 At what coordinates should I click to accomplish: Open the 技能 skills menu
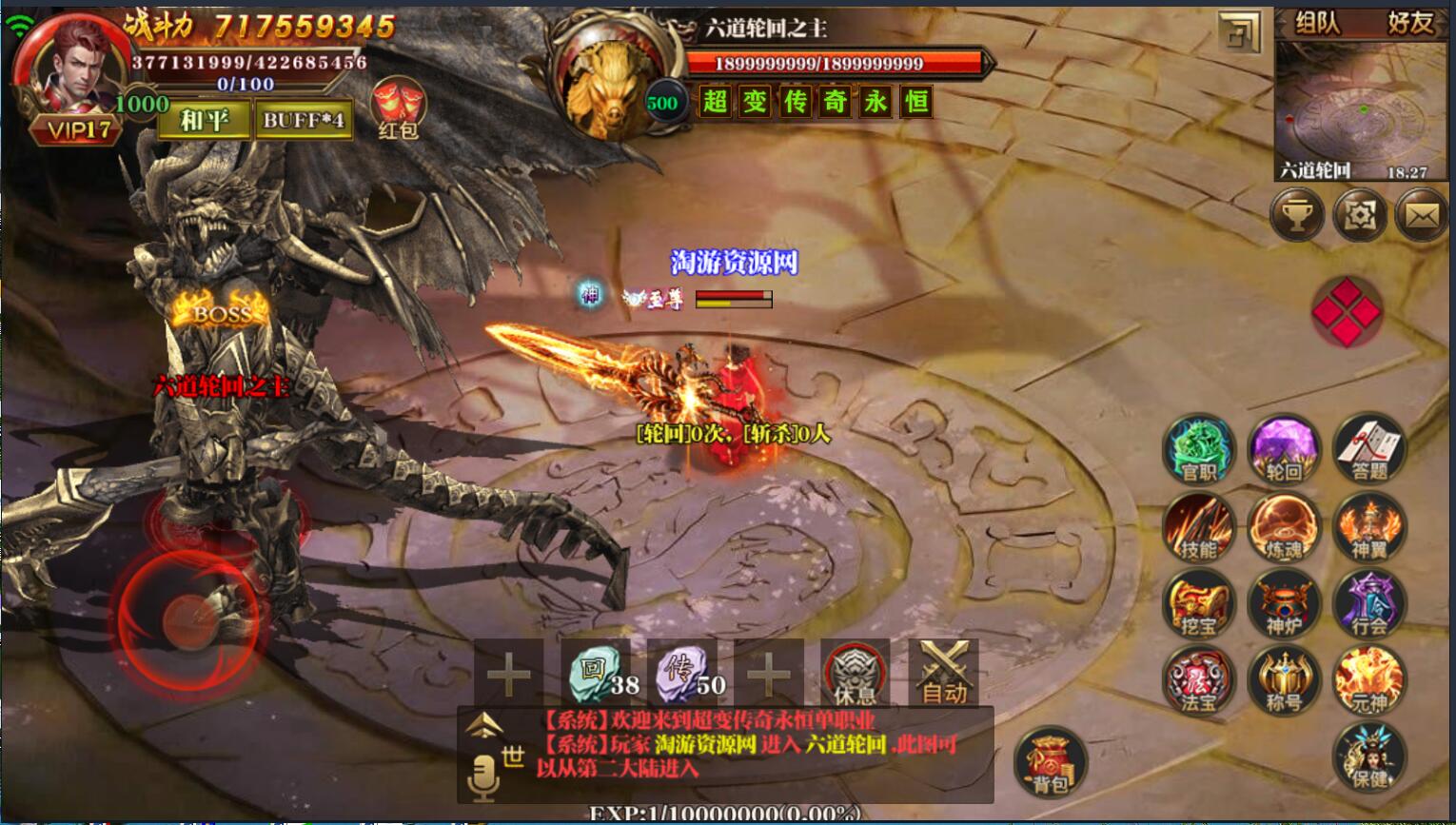click(x=1198, y=527)
